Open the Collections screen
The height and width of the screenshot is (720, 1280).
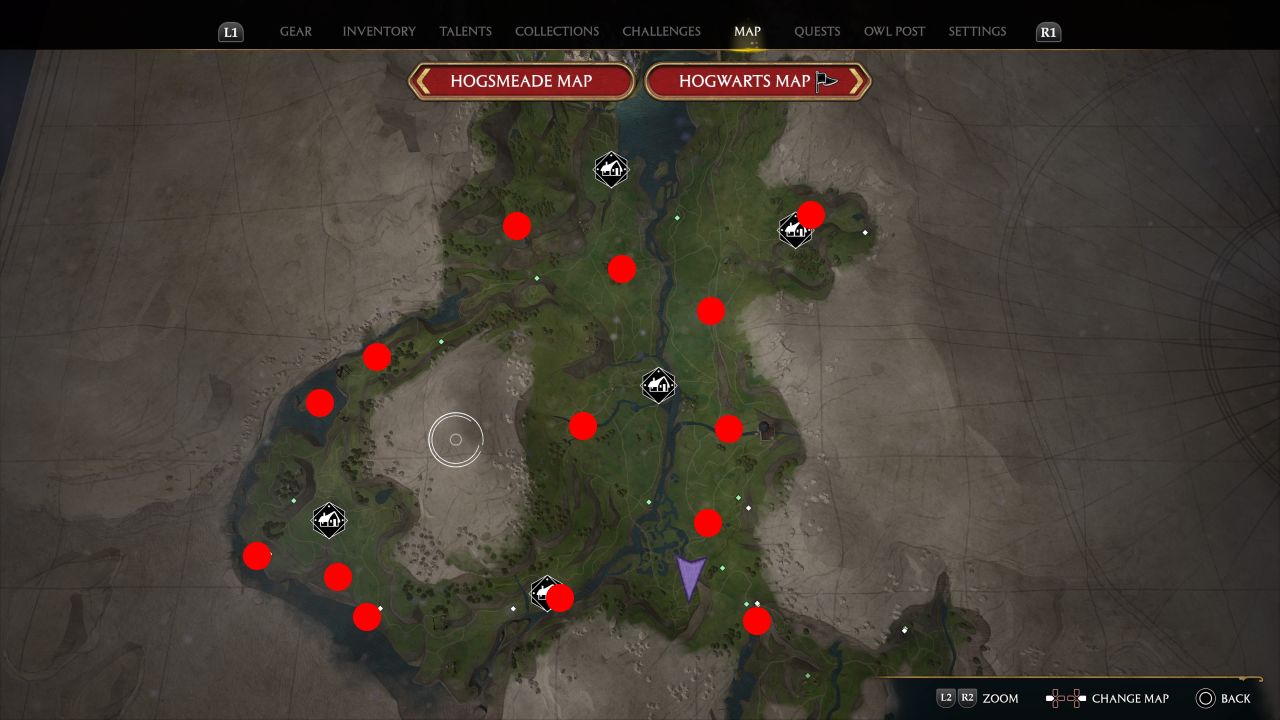(x=557, y=31)
